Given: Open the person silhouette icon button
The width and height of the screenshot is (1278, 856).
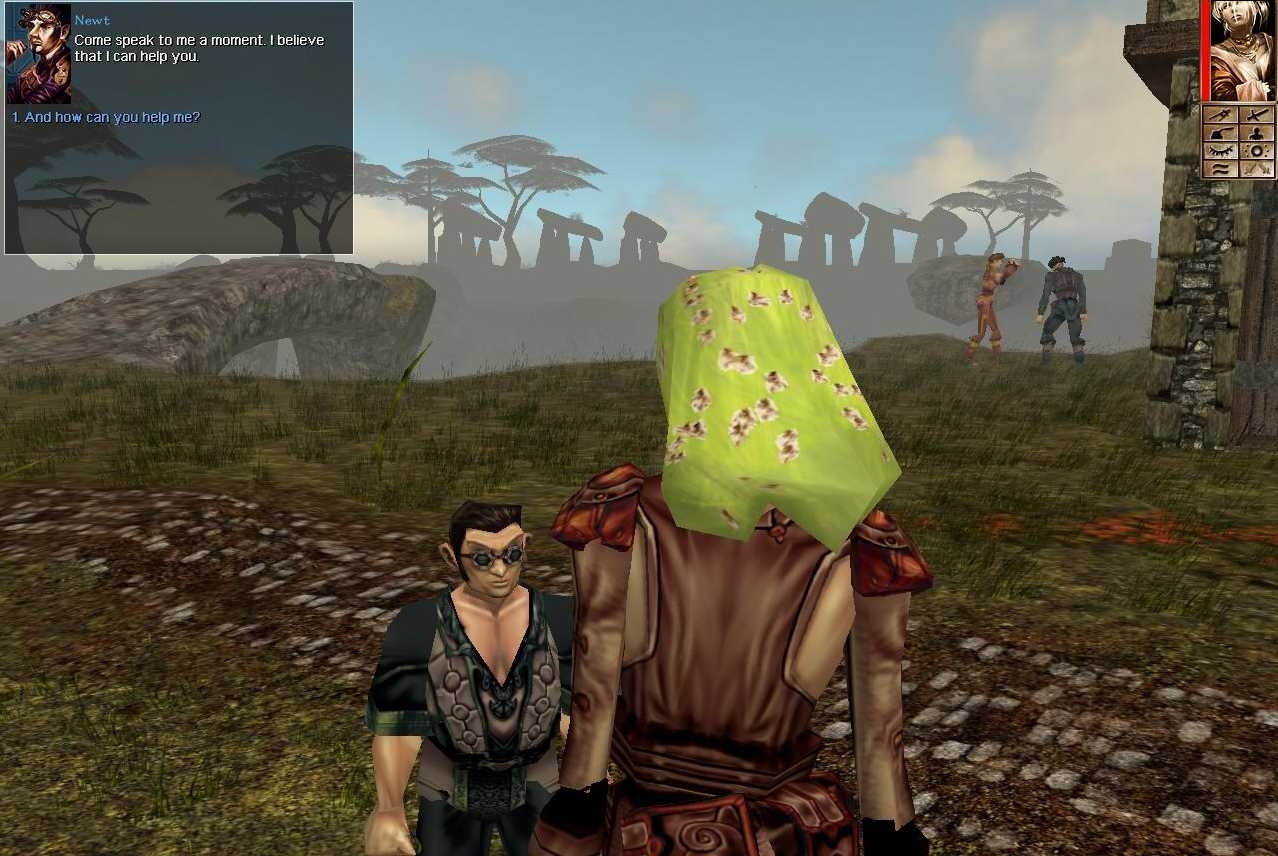Looking at the screenshot, I should tap(1257, 133).
